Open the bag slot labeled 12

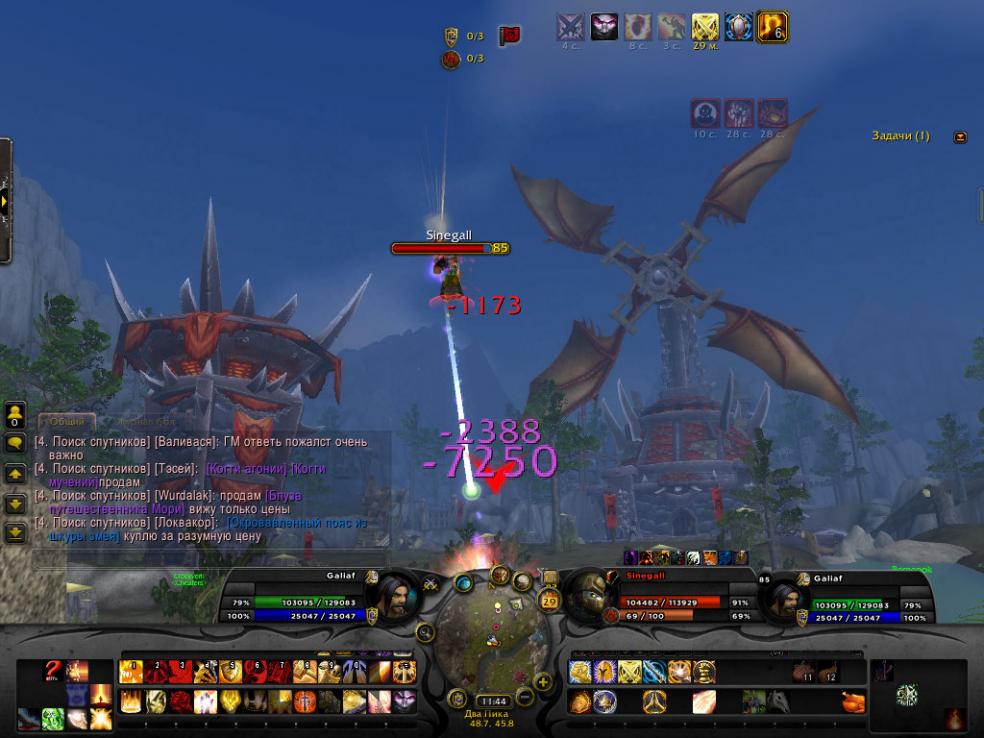826,672
